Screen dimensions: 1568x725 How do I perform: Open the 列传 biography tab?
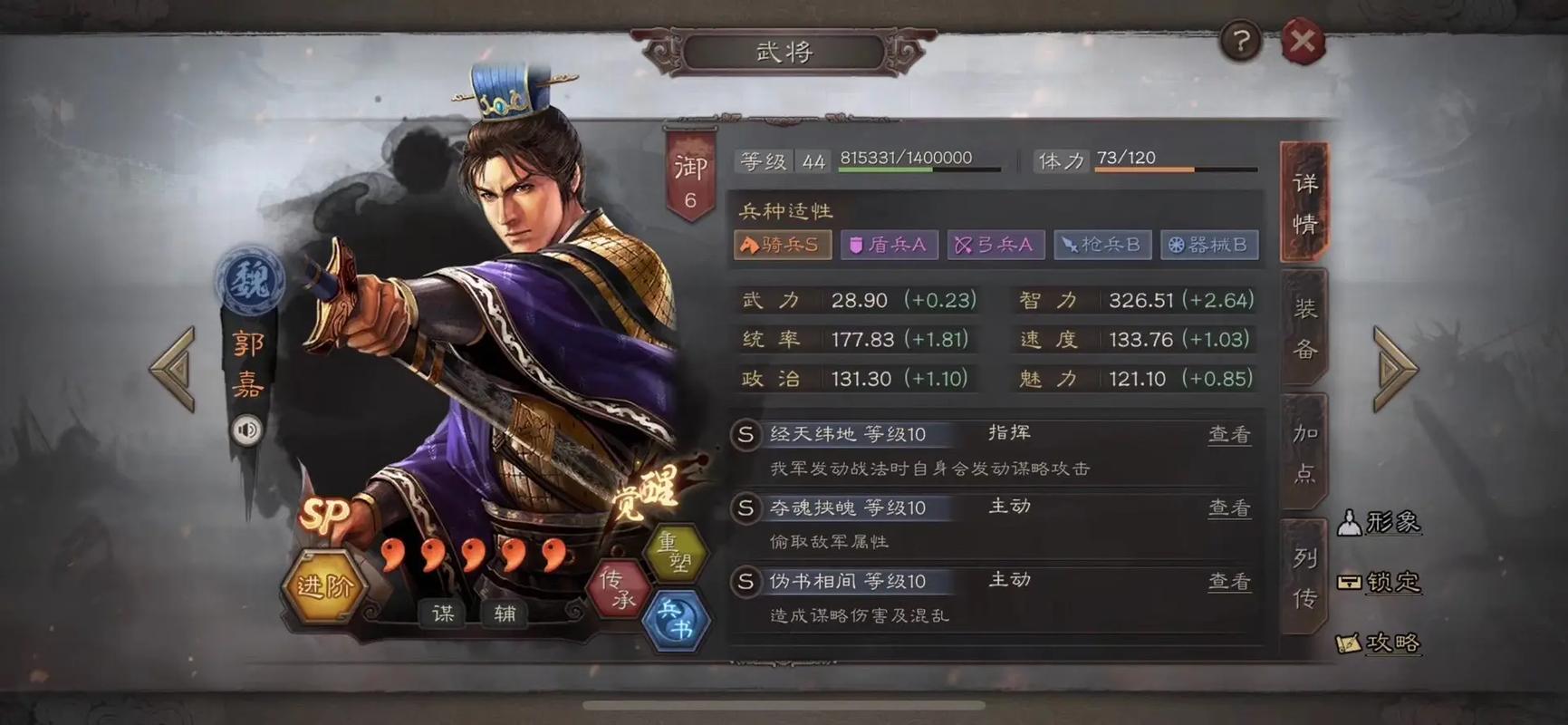pos(1304,577)
